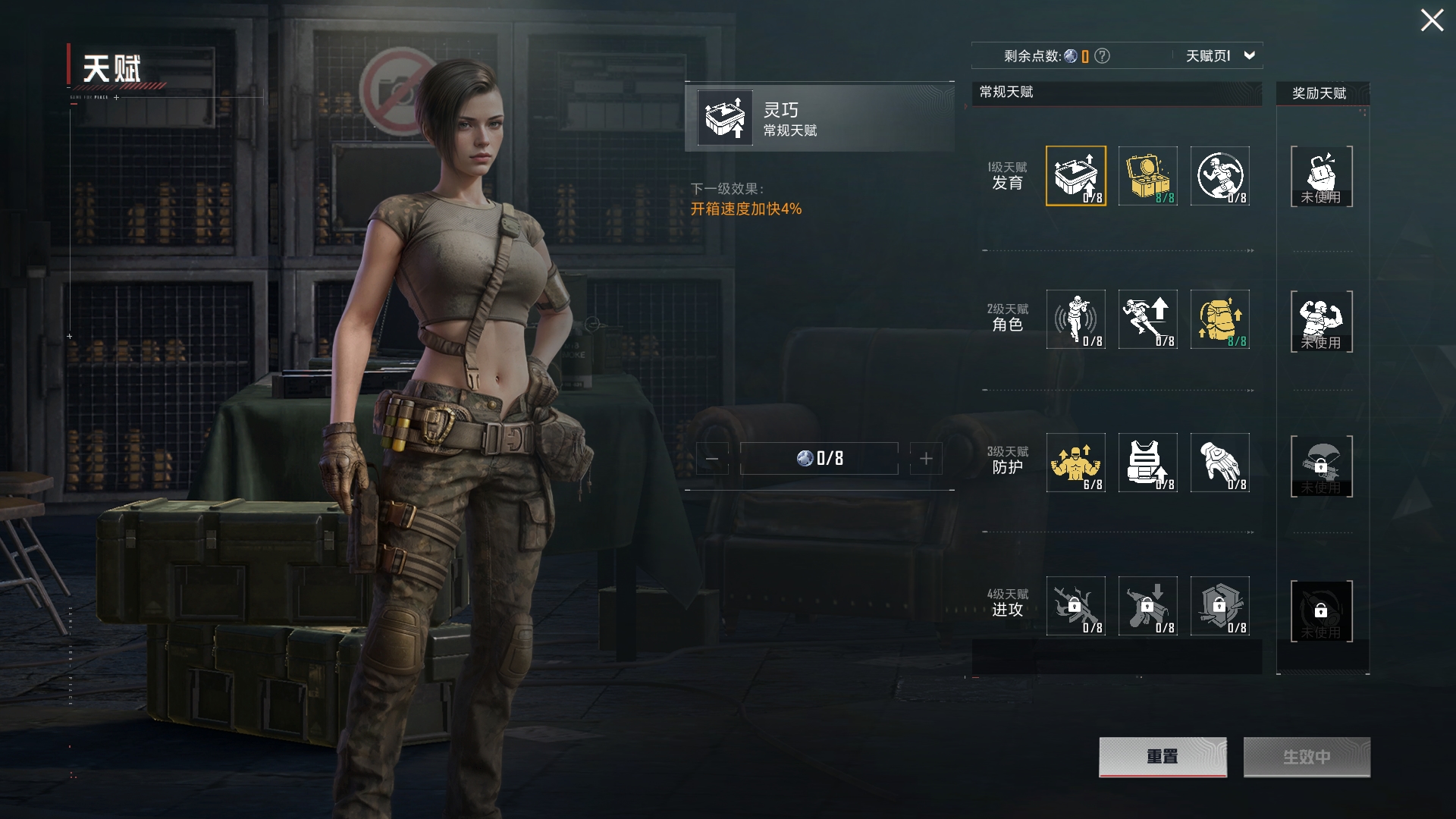Select the locked parachute reward talent
This screenshot has height=819, width=1456.
click(1321, 466)
